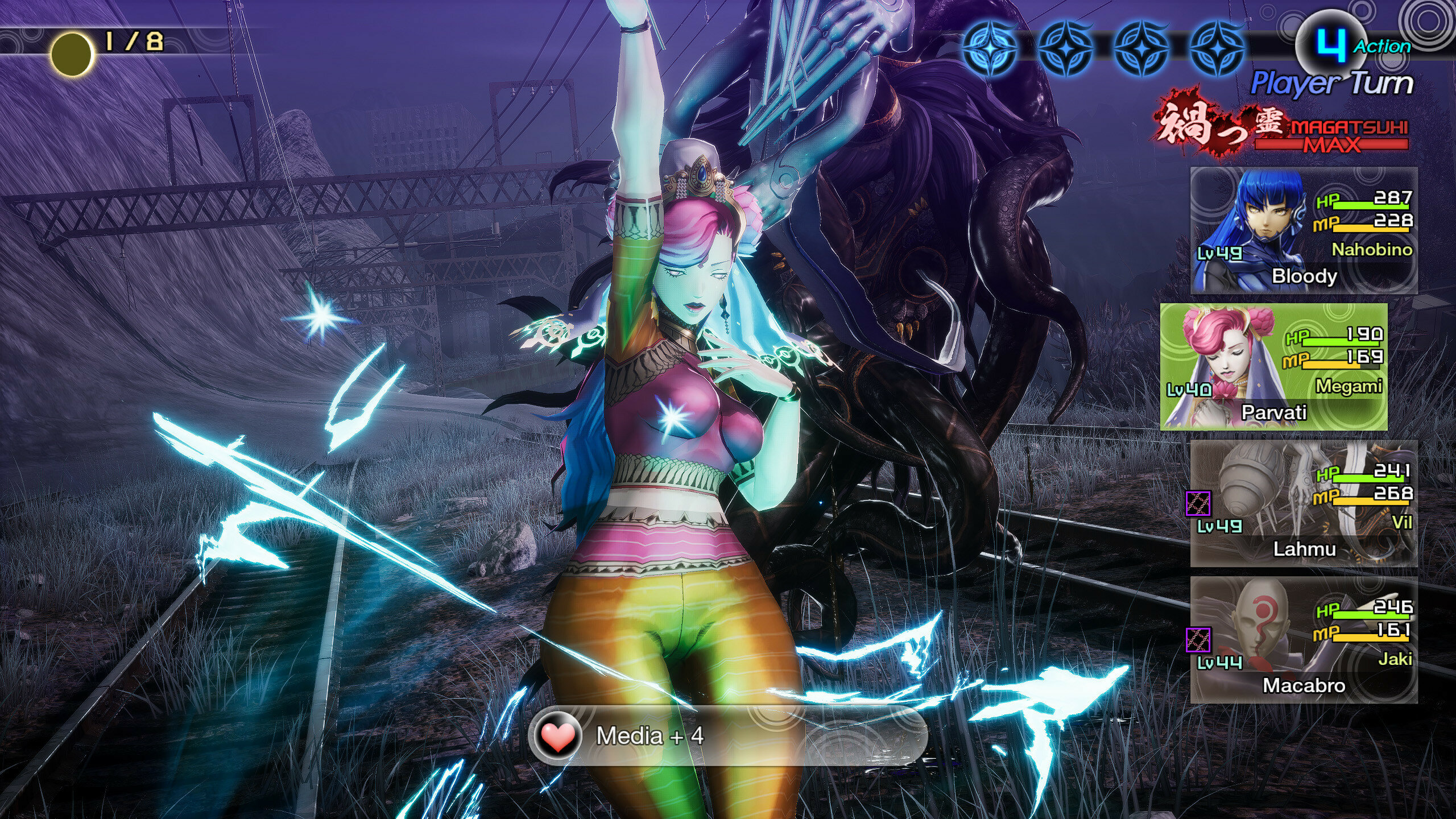Screen dimensions: 1456x819
Task: Click the Media + 4 skill banner
Action: tap(728, 736)
